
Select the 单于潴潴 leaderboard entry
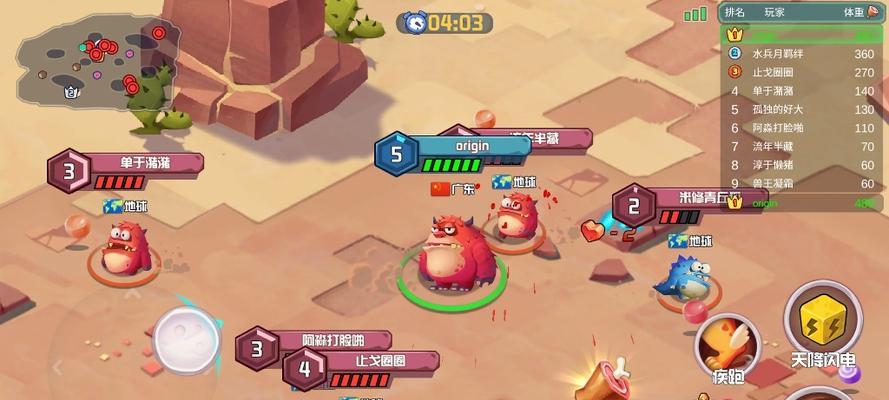pyautogui.click(x=800, y=91)
